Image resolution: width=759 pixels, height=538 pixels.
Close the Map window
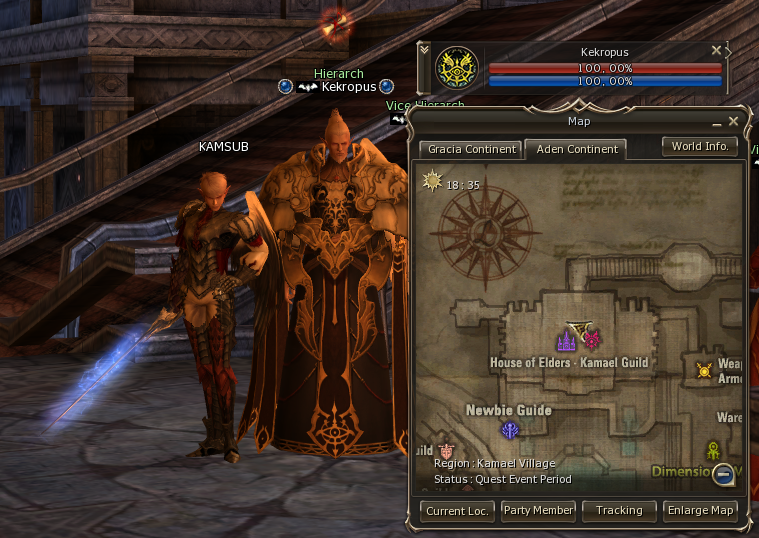(x=734, y=121)
